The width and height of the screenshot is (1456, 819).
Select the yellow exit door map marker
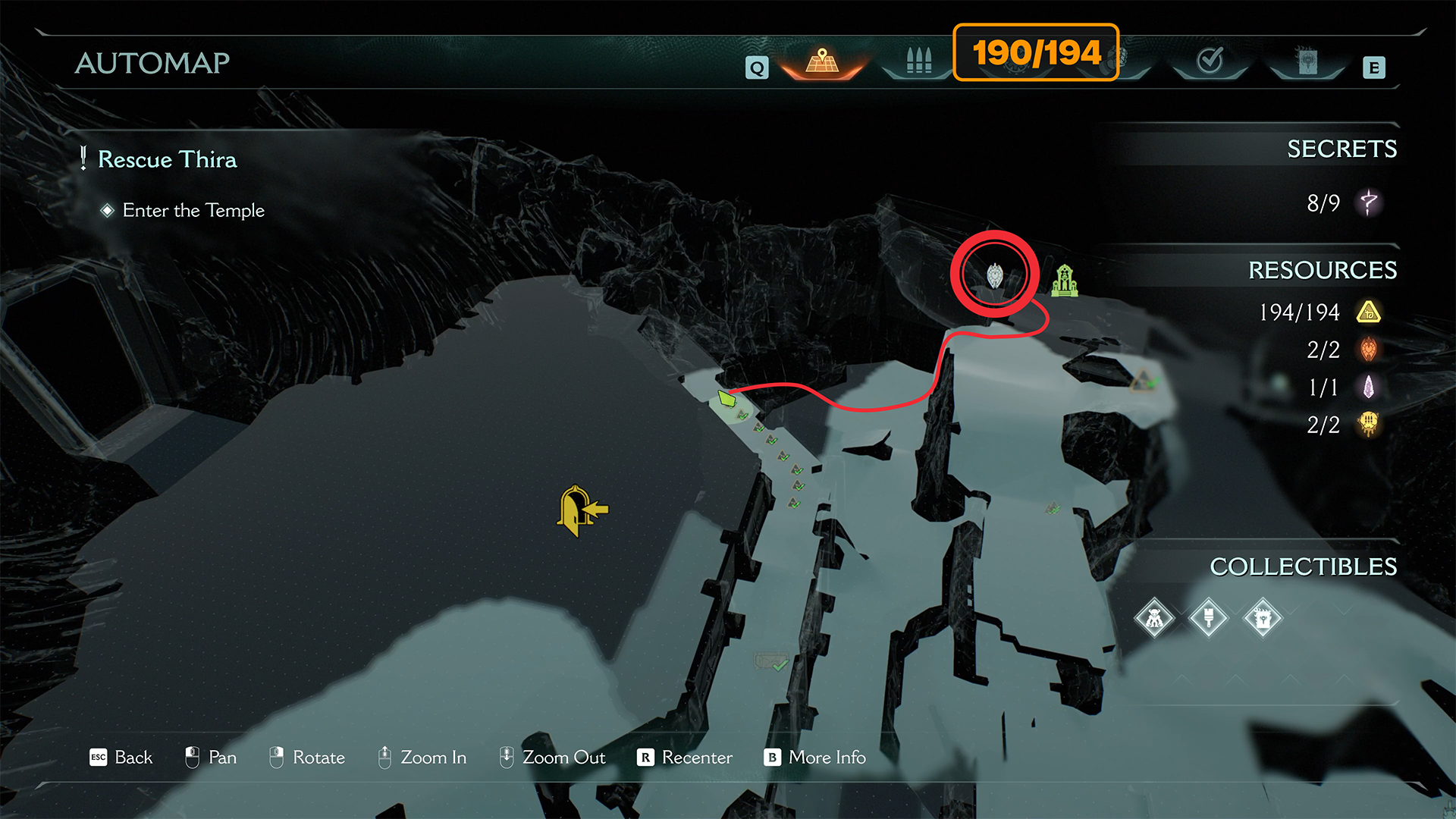pos(582,510)
